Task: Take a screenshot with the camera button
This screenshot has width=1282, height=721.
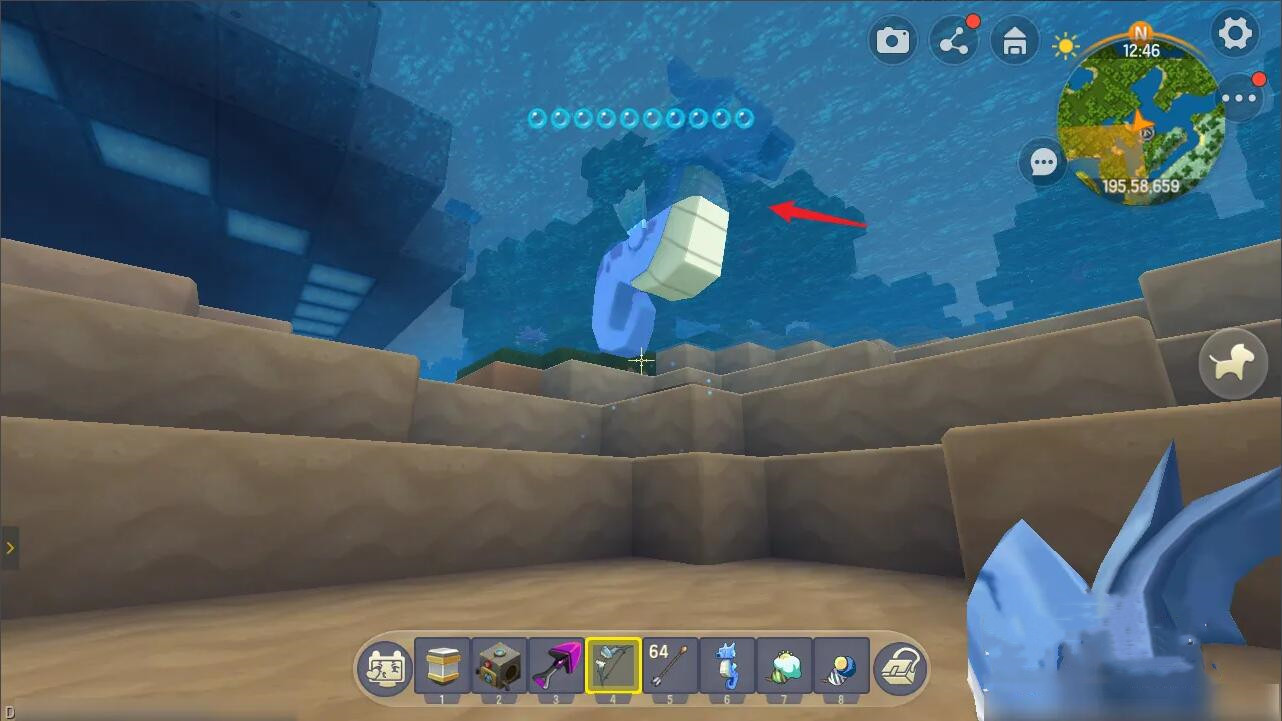Action: point(893,41)
